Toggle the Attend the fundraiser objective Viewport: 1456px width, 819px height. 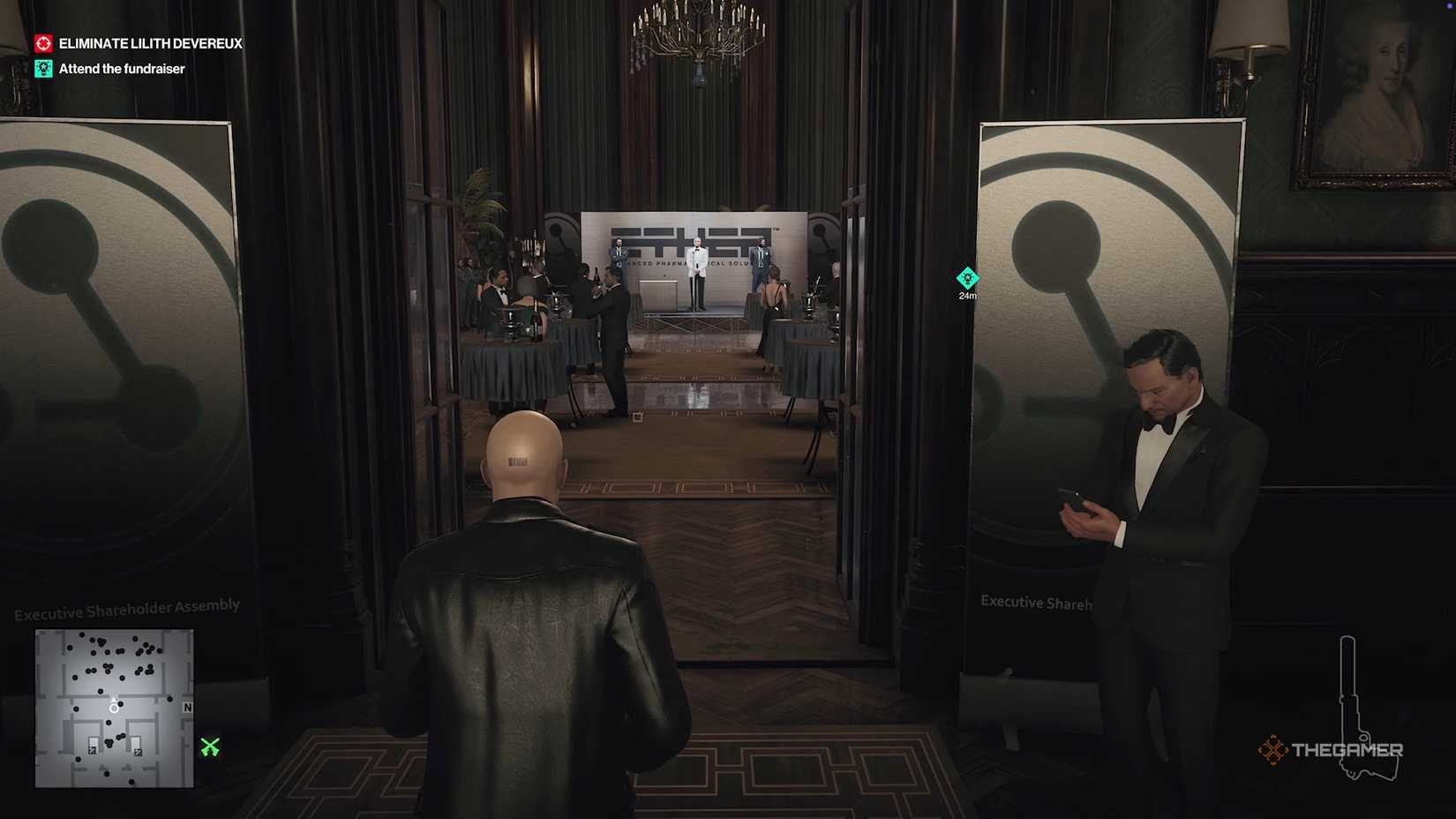[121, 68]
